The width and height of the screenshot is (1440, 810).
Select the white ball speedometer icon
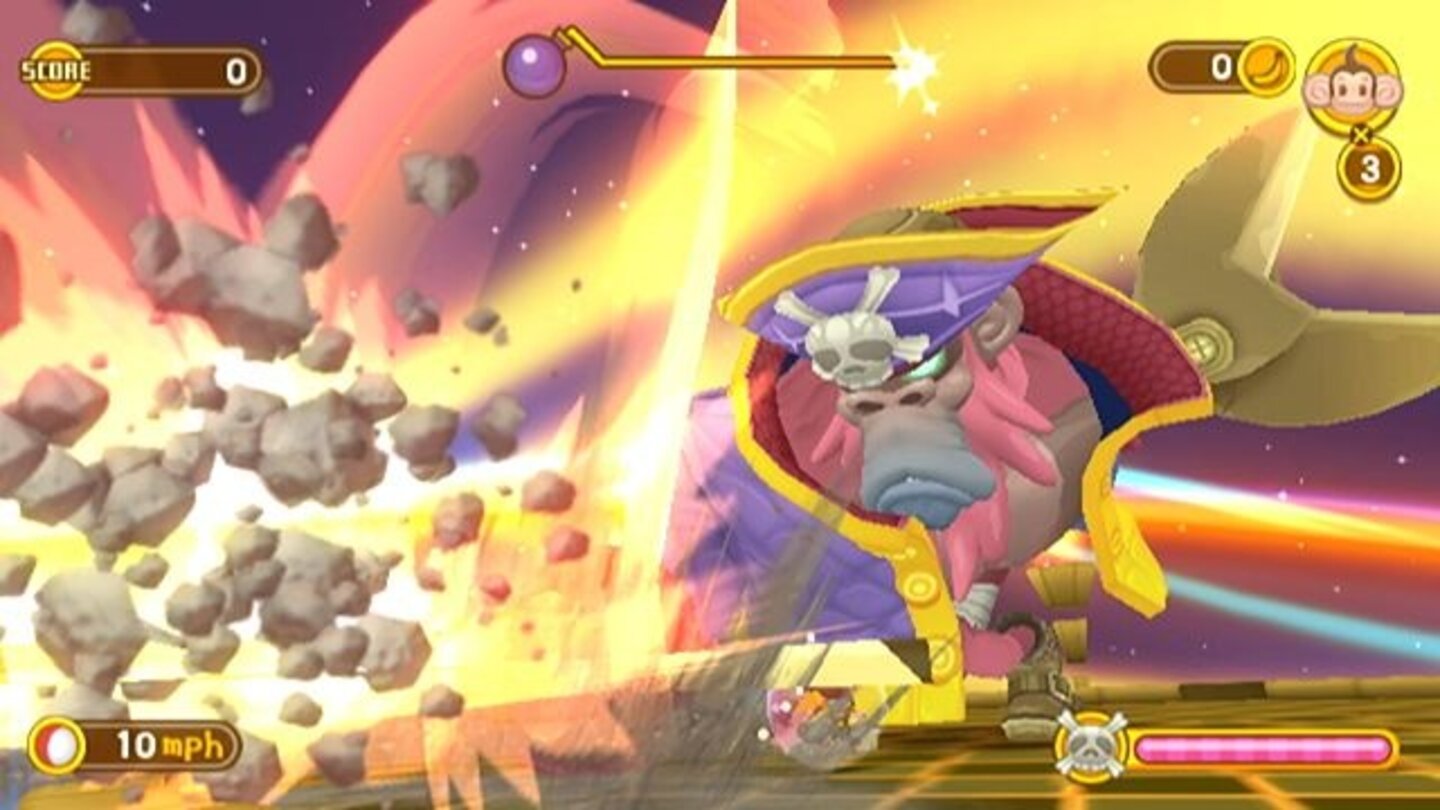(58, 742)
